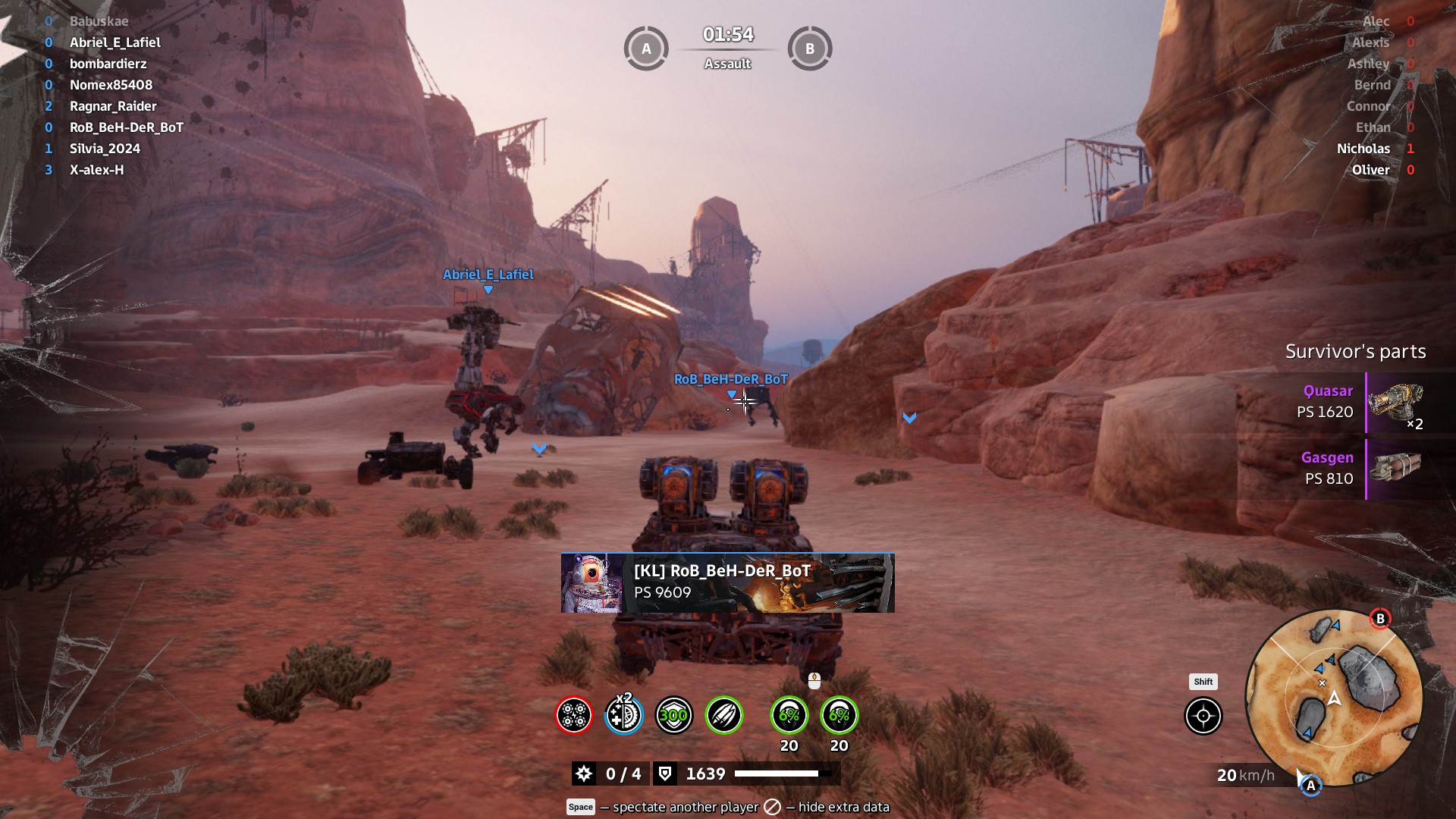Screen dimensions: 1456x819
Task: Click the crosshair targeting icon under Shift
Action: 1203,716
